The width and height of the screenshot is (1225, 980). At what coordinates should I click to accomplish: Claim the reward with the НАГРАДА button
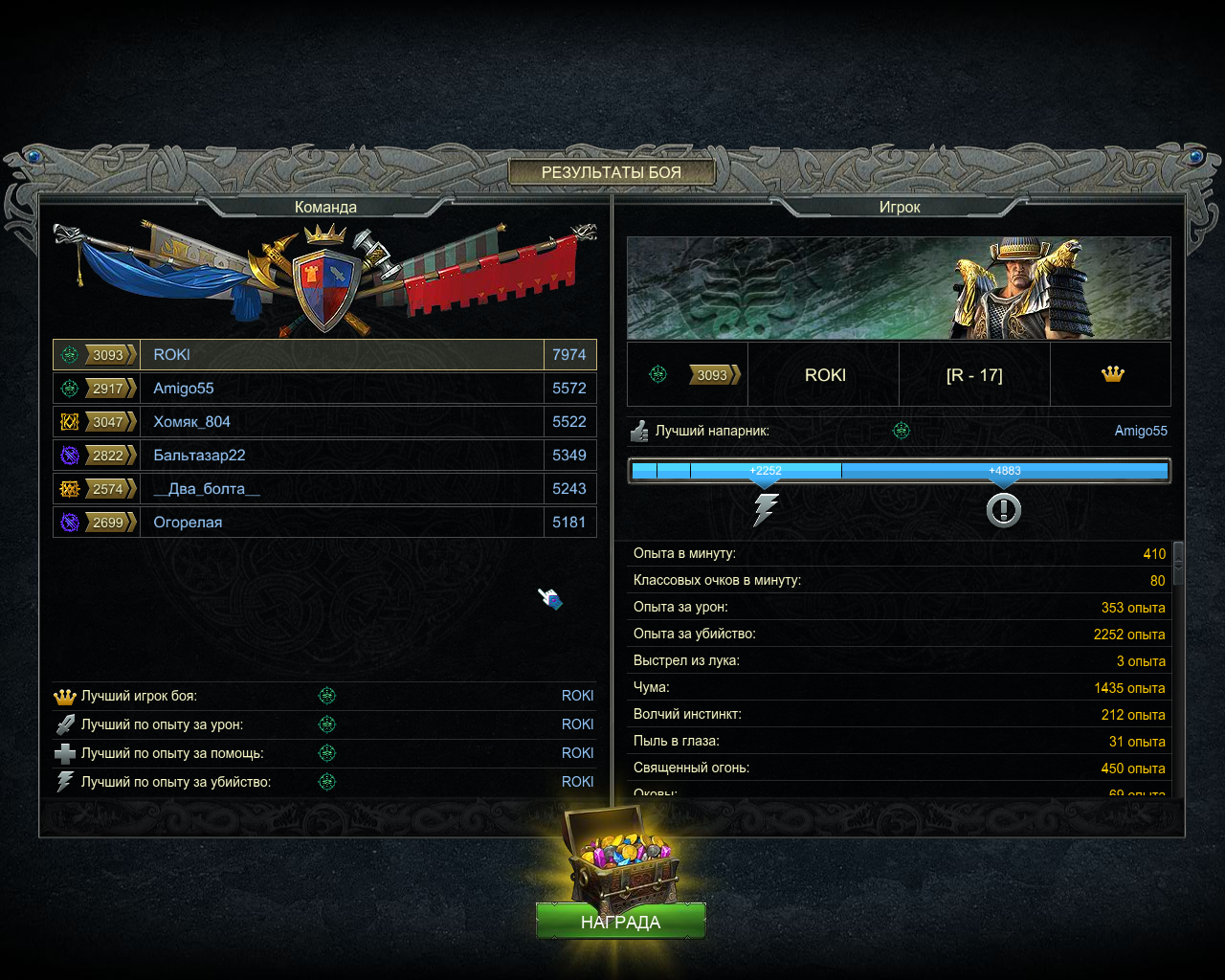coord(620,922)
